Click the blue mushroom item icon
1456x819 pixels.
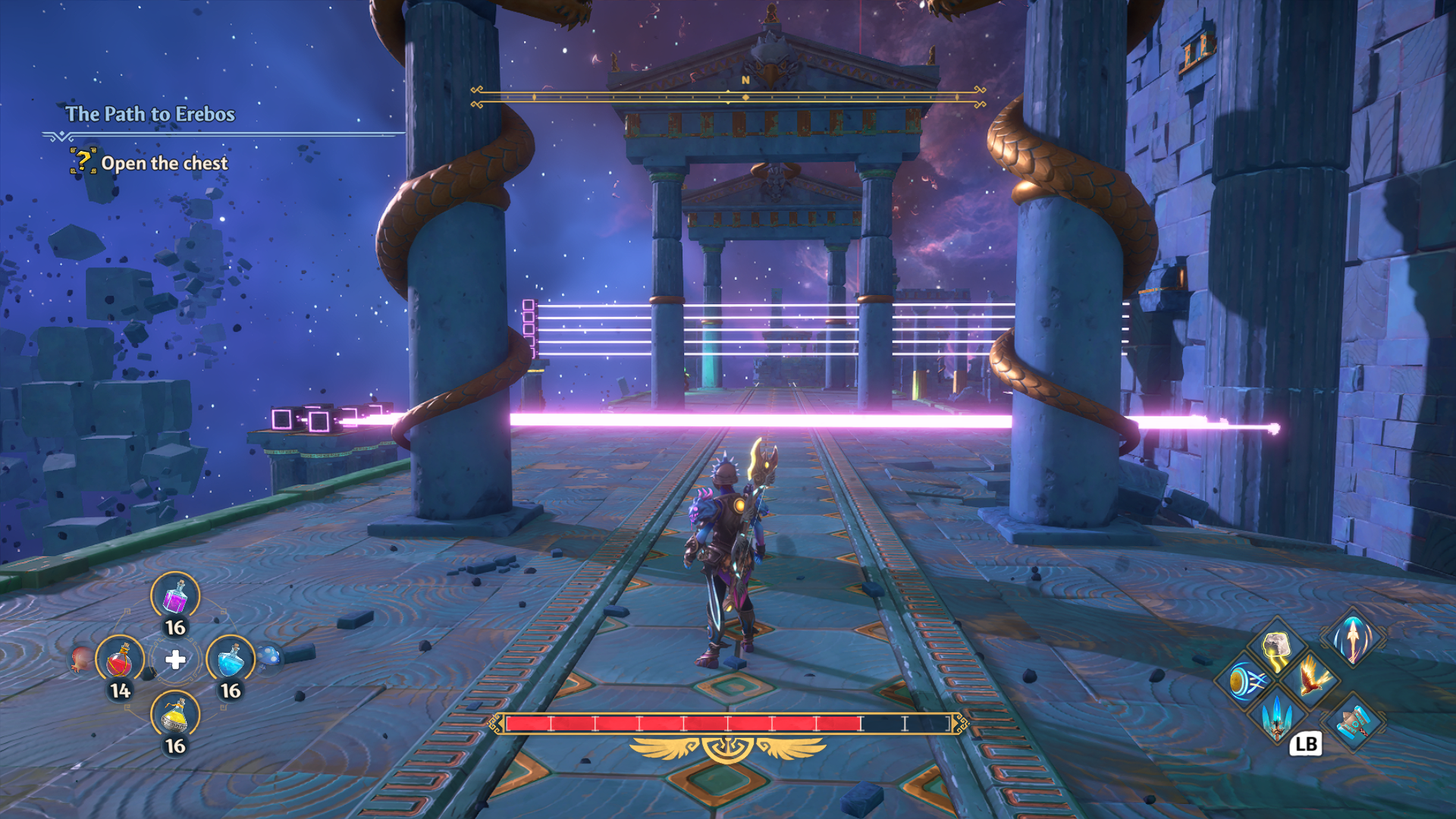pos(269,657)
